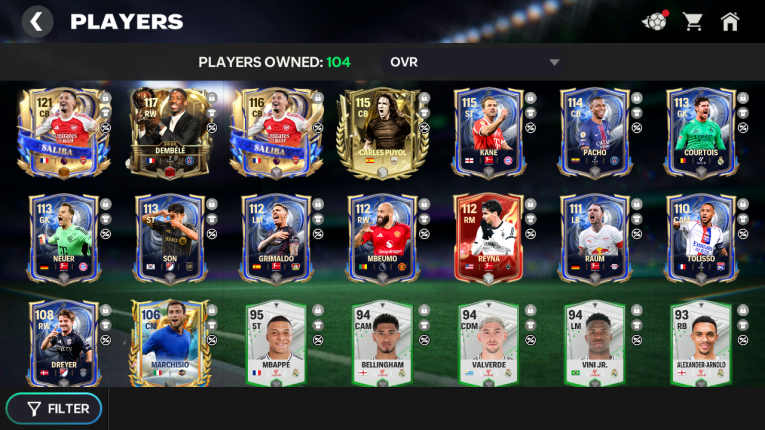Screen dimensions: 765x430
Task: Open the 112 Grimaldo card
Action: (x=273, y=239)
